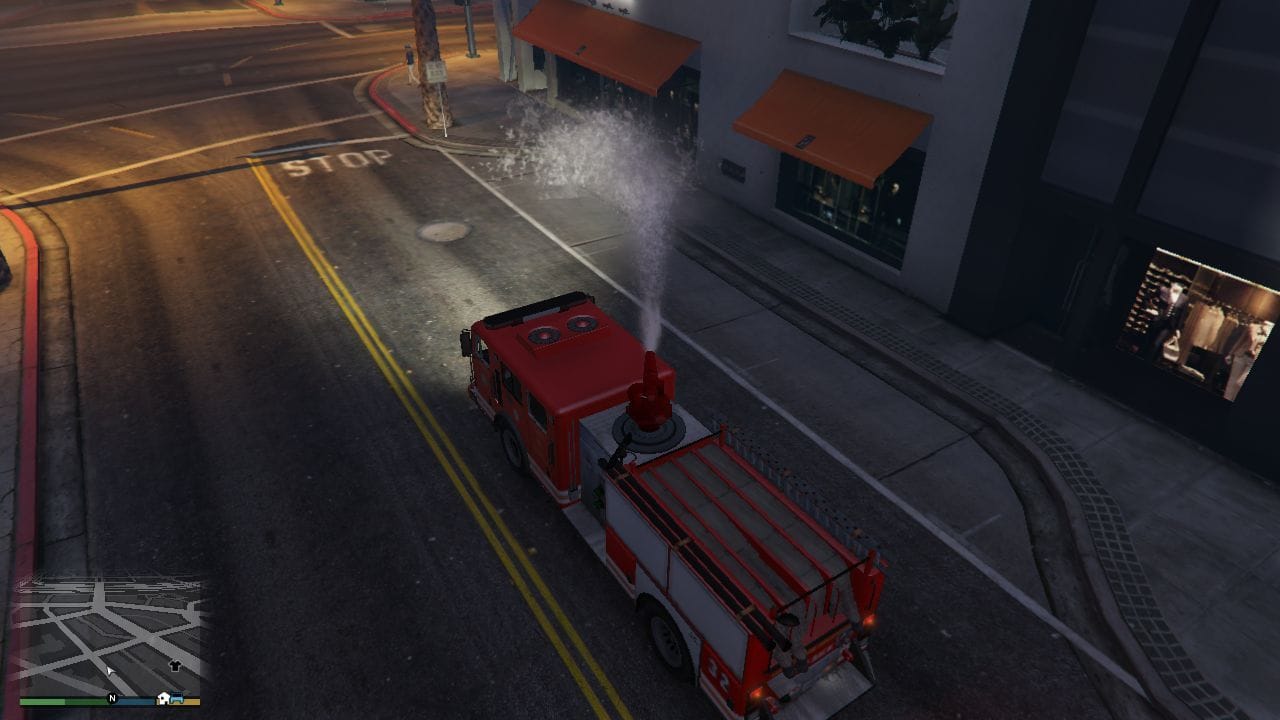
Task: Select the blue vehicle icon on the minimap
Action: pos(177,698)
